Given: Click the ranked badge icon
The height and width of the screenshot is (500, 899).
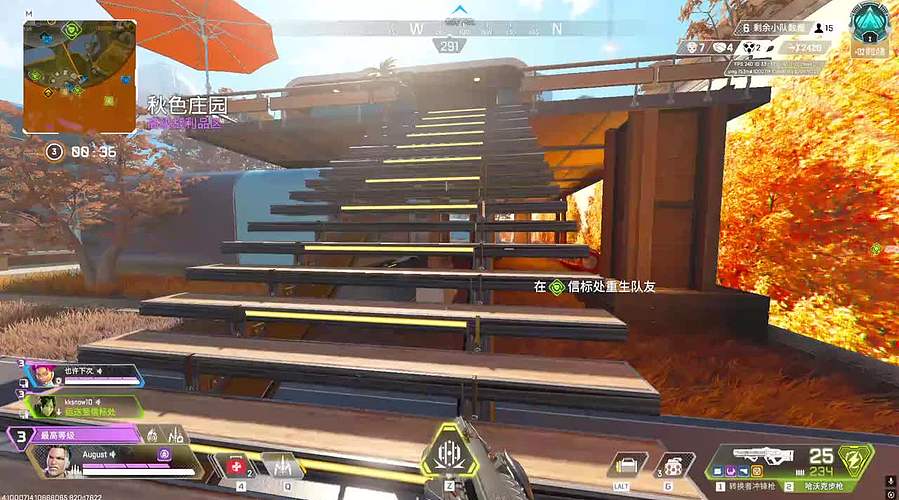Looking at the screenshot, I should click(x=869, y=24).
